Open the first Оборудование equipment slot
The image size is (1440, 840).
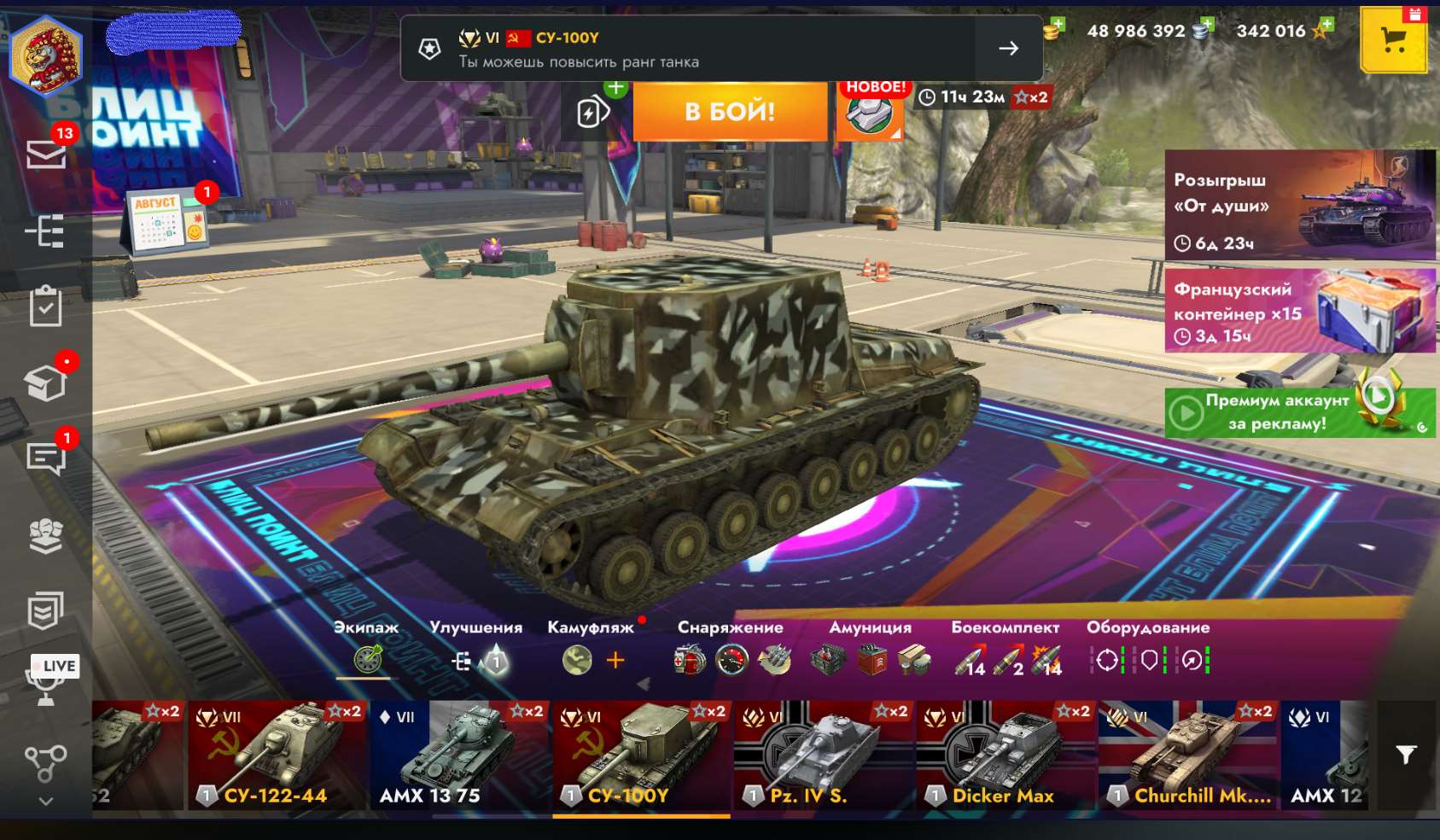click(x=1107, y=660)
